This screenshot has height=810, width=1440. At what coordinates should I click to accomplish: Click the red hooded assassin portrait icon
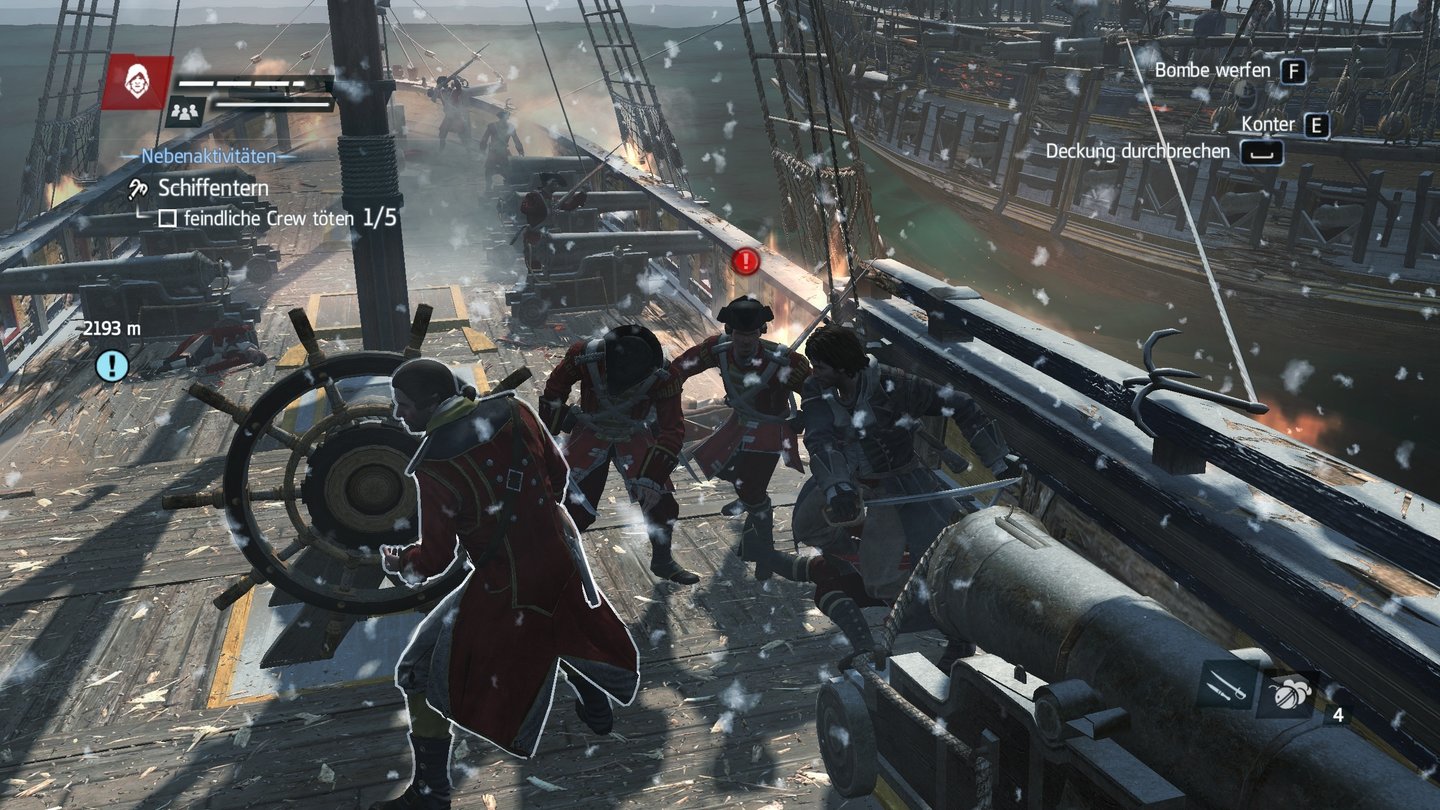137,82
